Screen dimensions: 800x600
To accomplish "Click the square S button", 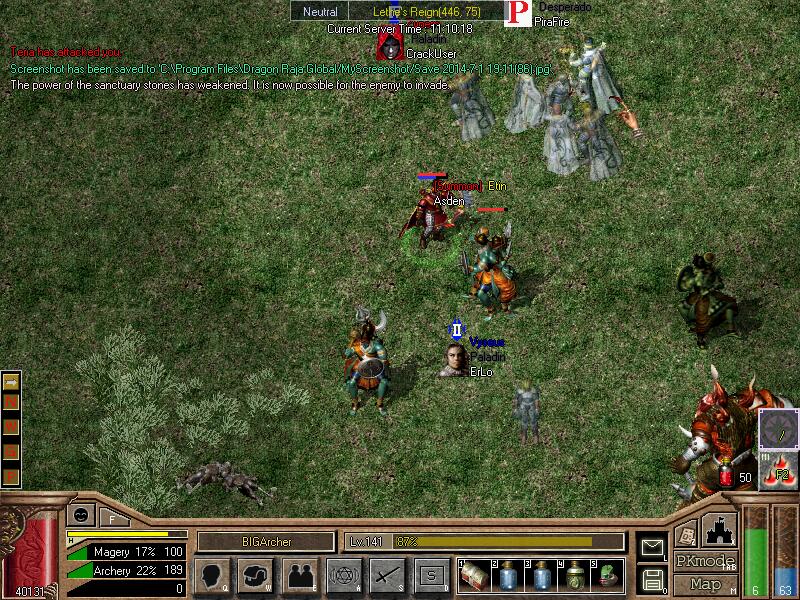I will point(431,575).
